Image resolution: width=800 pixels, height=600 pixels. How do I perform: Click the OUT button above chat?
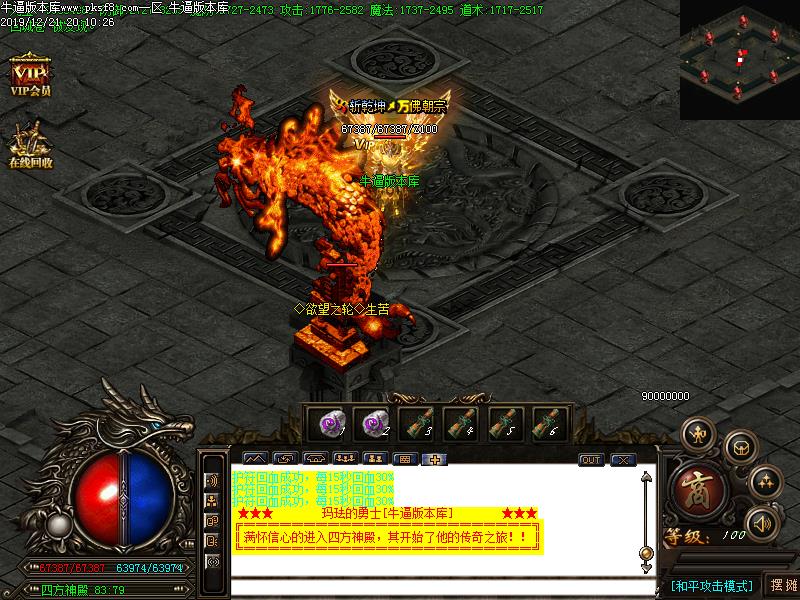(x=591, y=460)
